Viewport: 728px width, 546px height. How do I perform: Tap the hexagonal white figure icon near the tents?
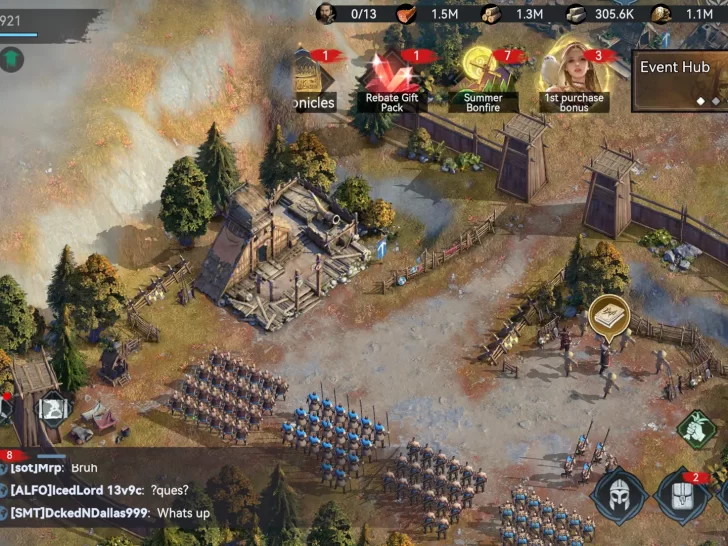coord(53,408)
